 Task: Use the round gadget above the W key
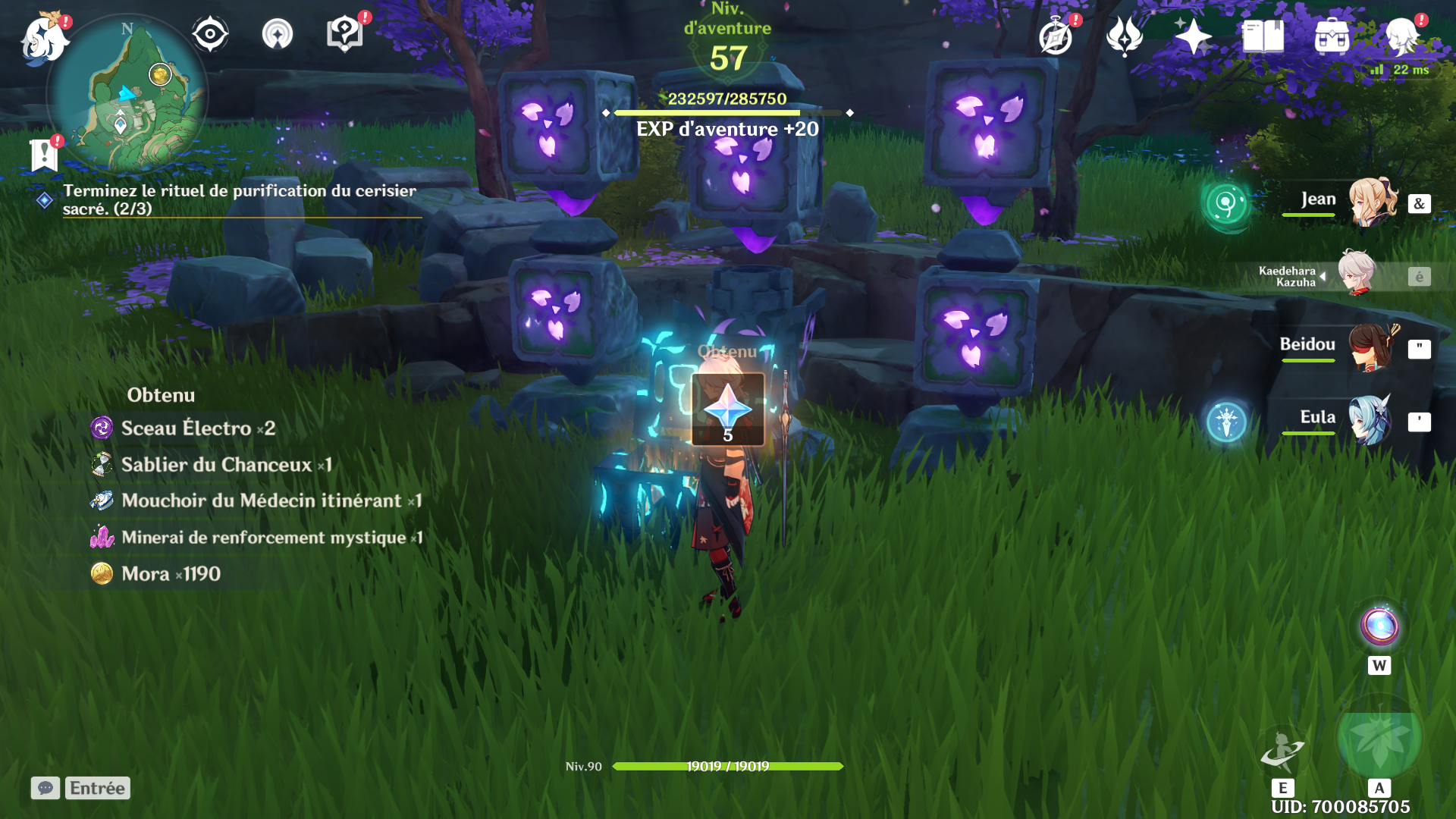[x=1379, y=626]
